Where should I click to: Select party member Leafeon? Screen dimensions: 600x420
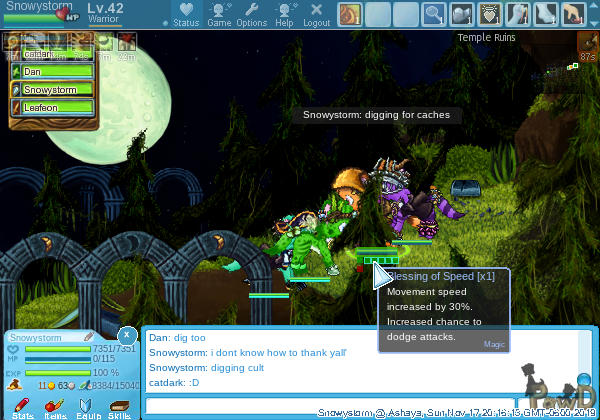(56, 106)
